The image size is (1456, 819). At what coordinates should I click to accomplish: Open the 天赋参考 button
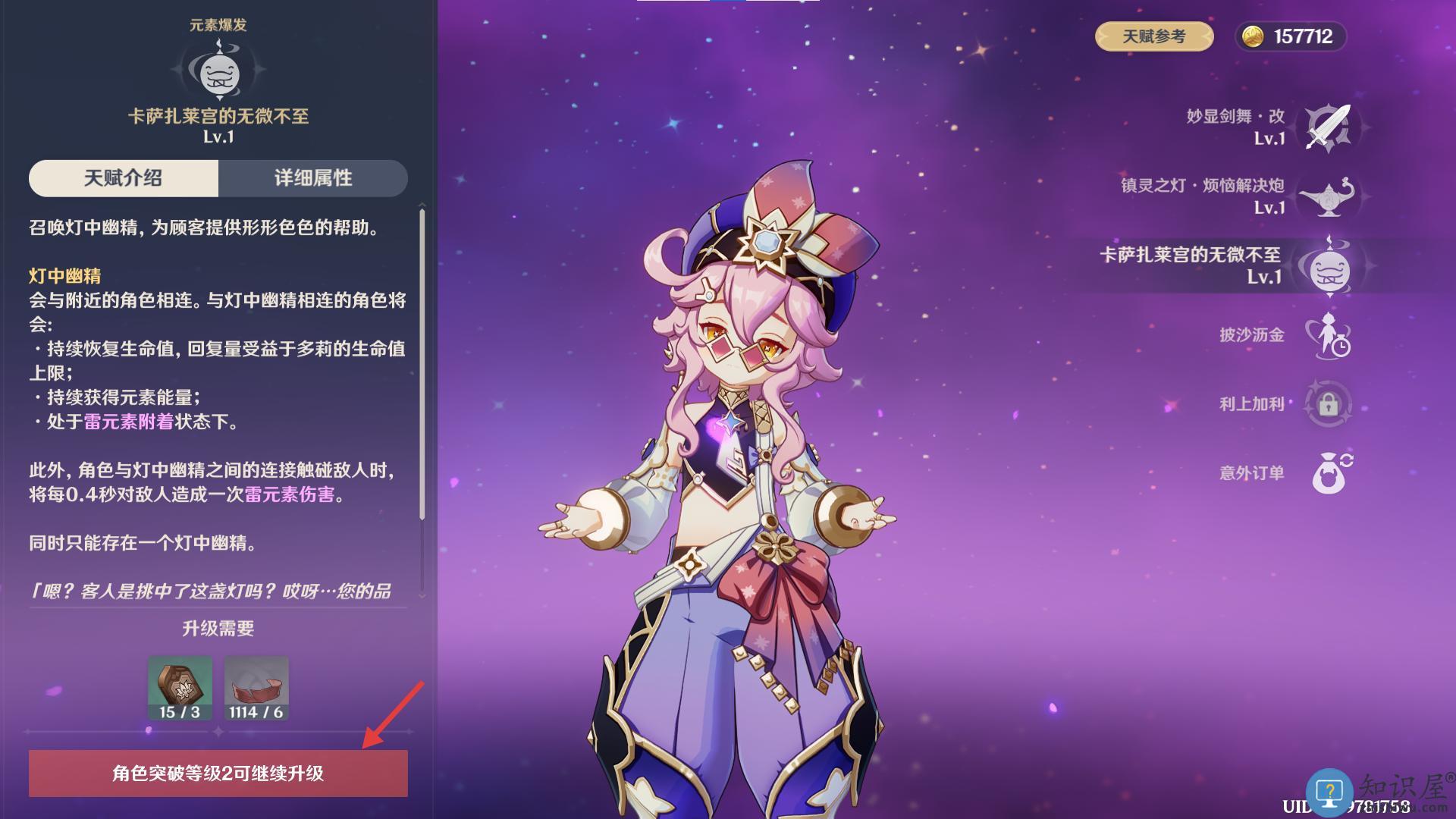click(x=1153, y=36)
